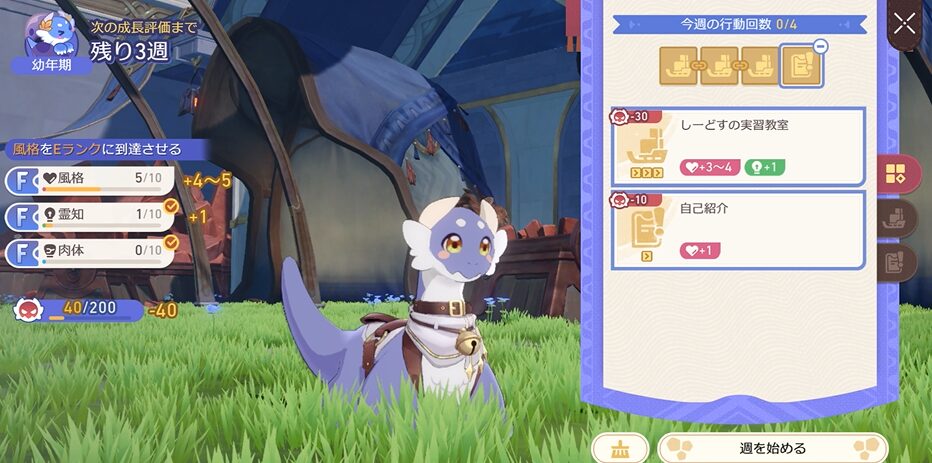Show the document activities tab
This screenshot has width=932, height=463.
(896, 262)
